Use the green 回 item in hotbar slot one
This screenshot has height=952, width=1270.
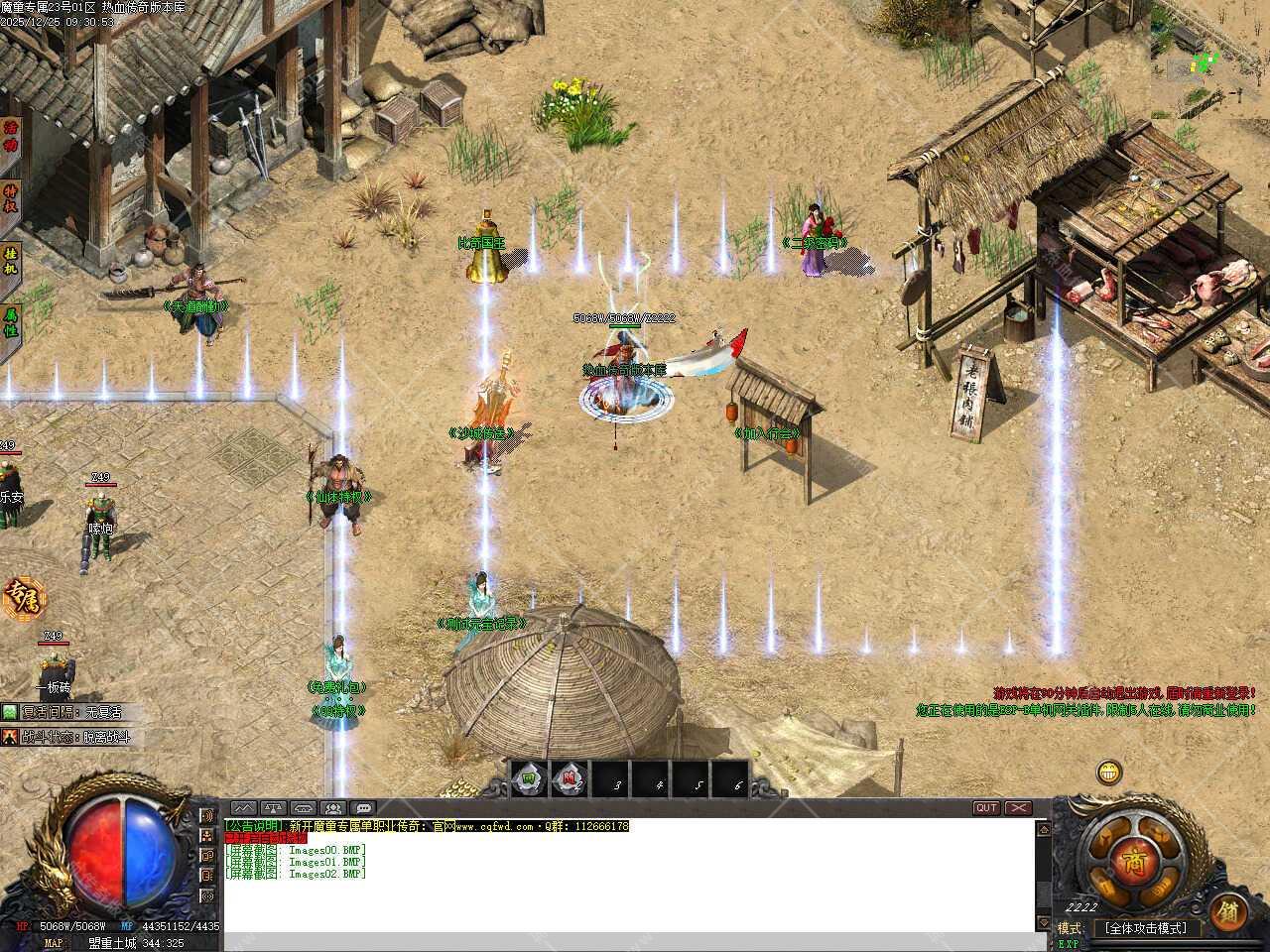pos(530,780)
